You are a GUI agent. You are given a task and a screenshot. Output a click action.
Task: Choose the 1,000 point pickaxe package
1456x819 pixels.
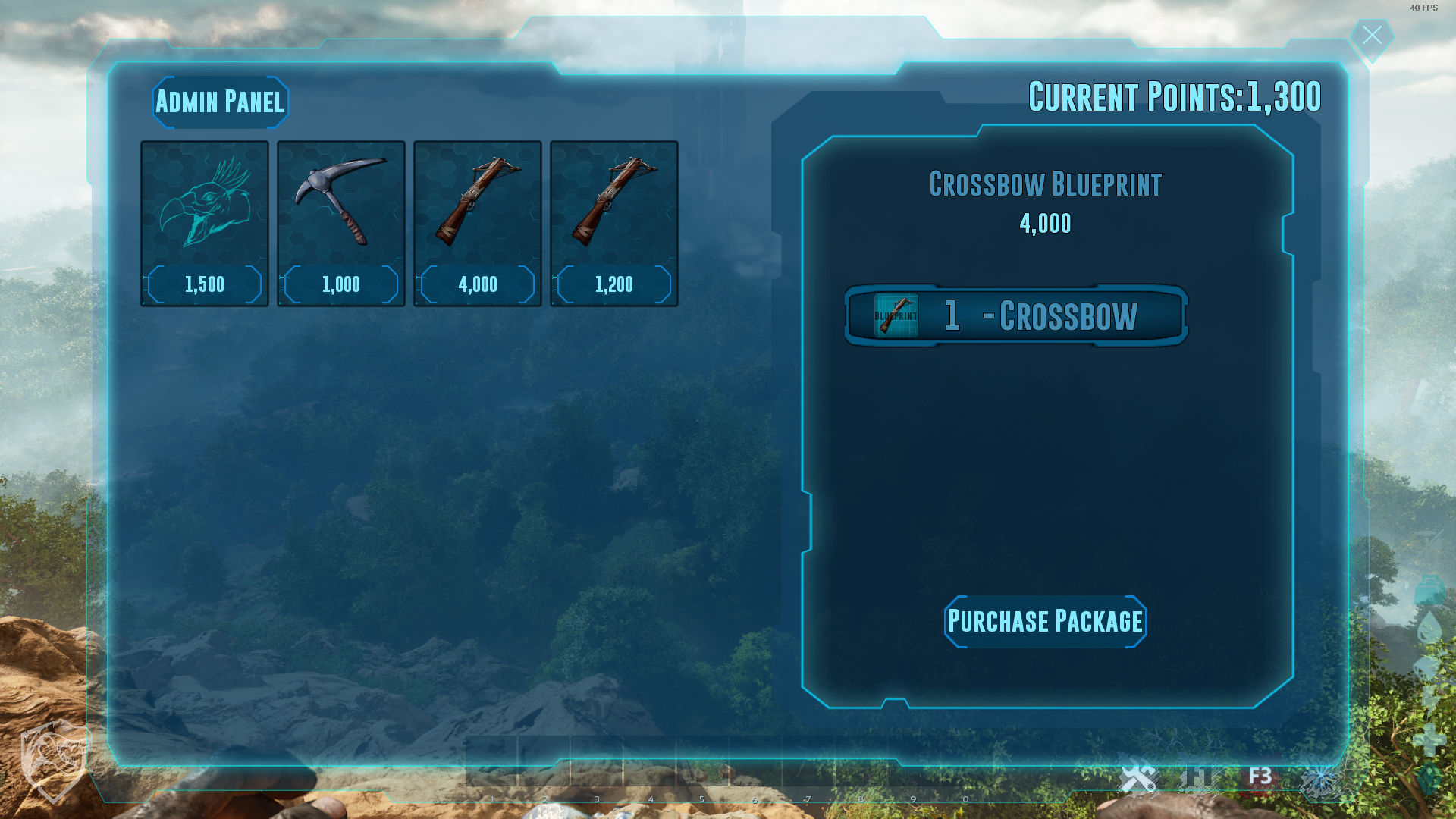pyautogui.click(x=341, y=223)
